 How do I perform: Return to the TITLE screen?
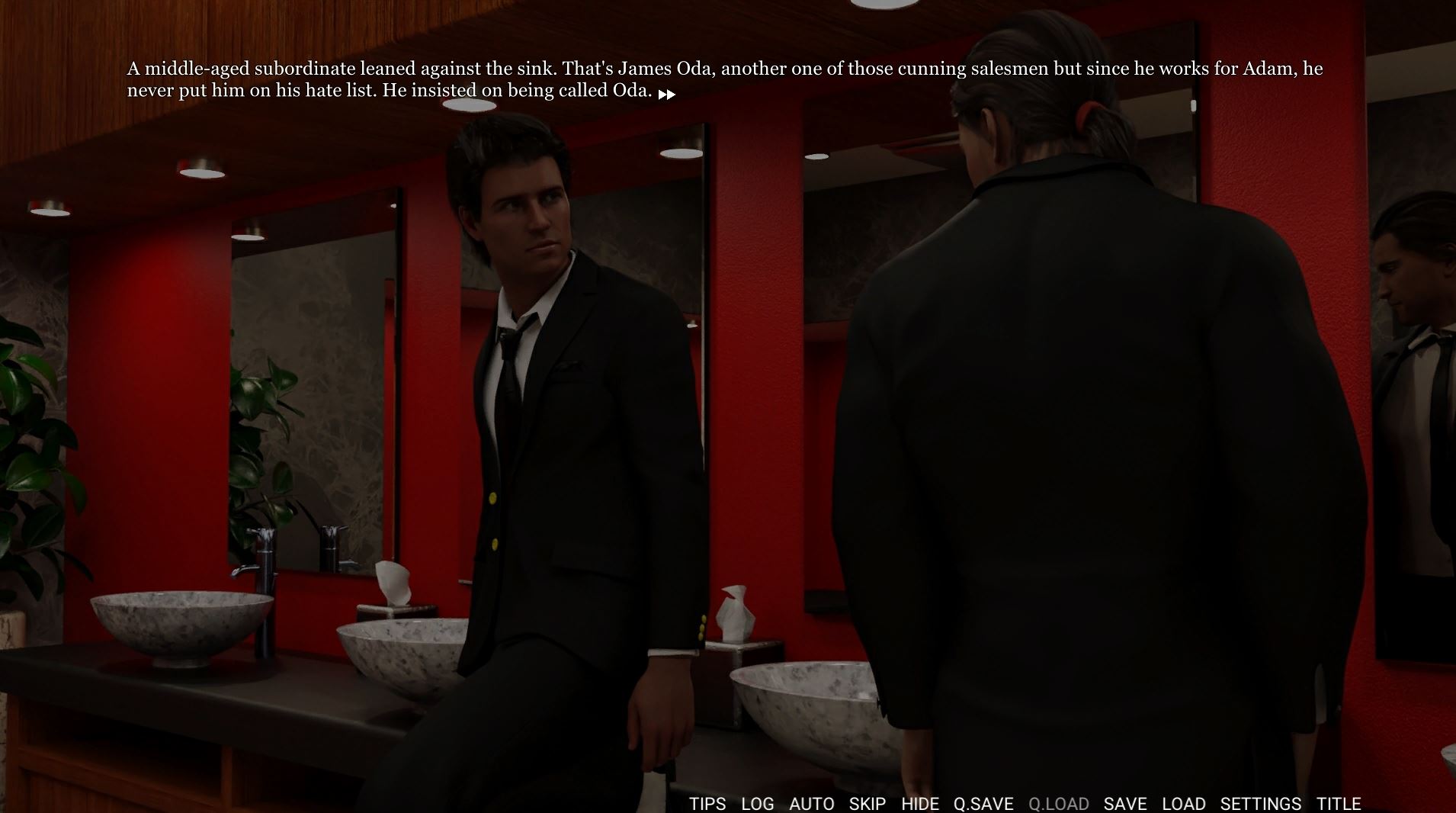coord(1338,804)
